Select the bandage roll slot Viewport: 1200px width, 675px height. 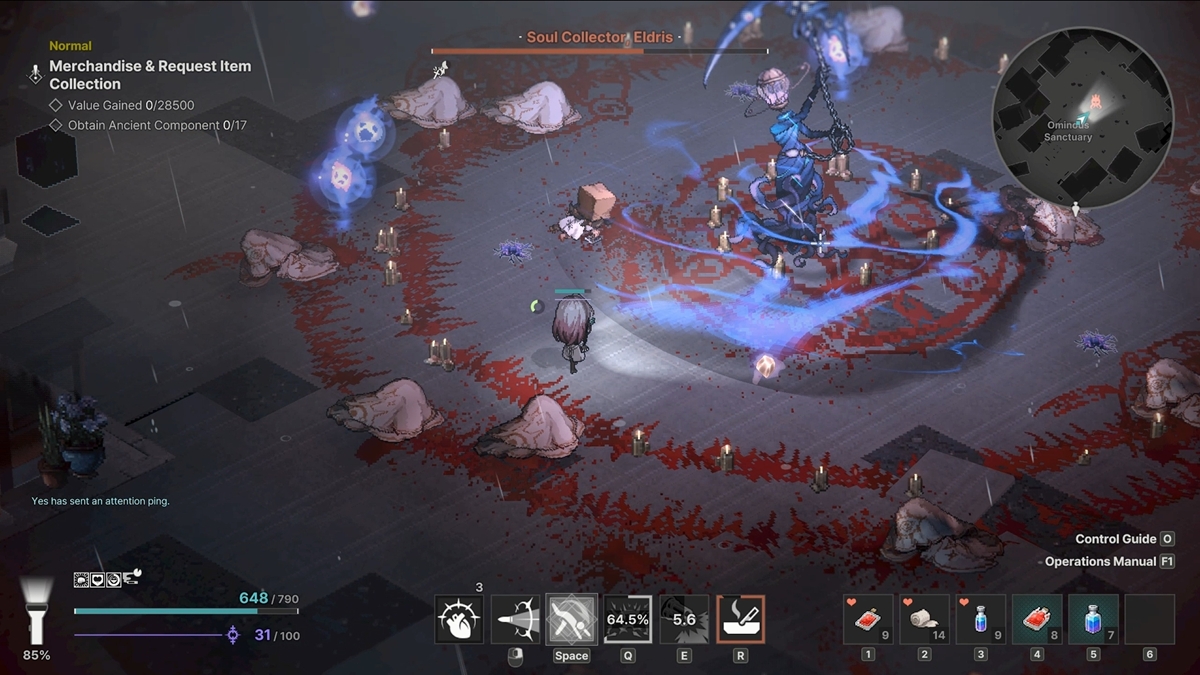924,620
